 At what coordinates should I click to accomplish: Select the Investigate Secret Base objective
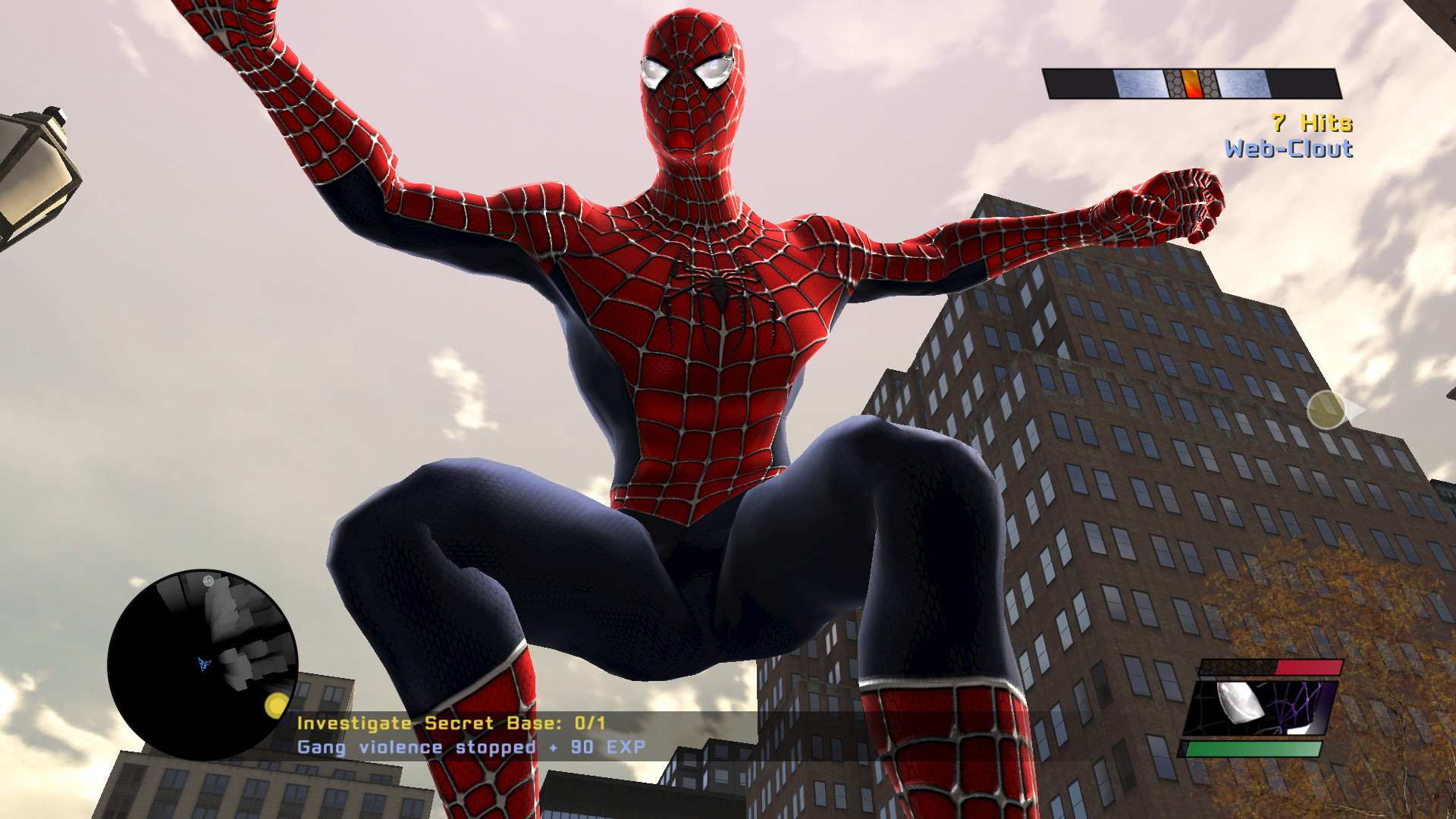pyautogui.click(x=450, y=723)
